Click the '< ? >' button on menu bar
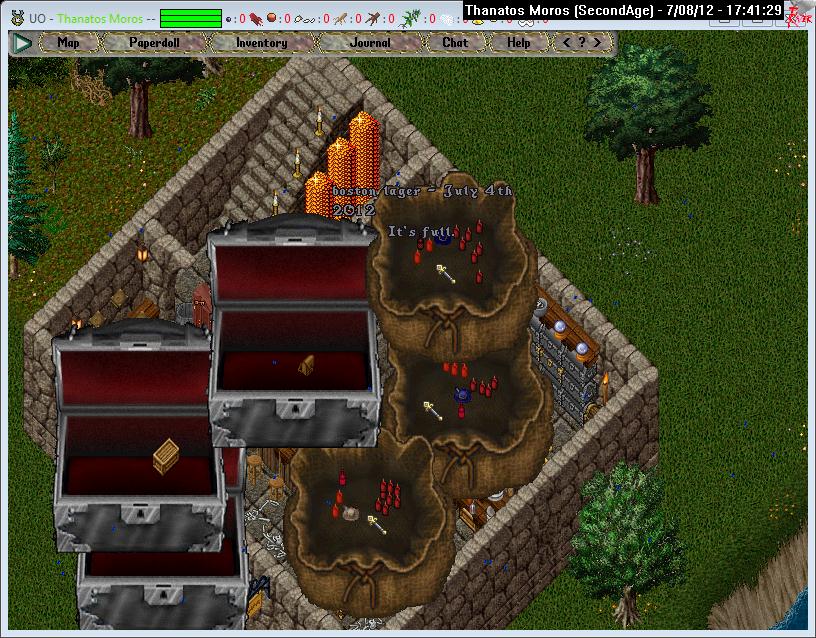 coord(582,43)
